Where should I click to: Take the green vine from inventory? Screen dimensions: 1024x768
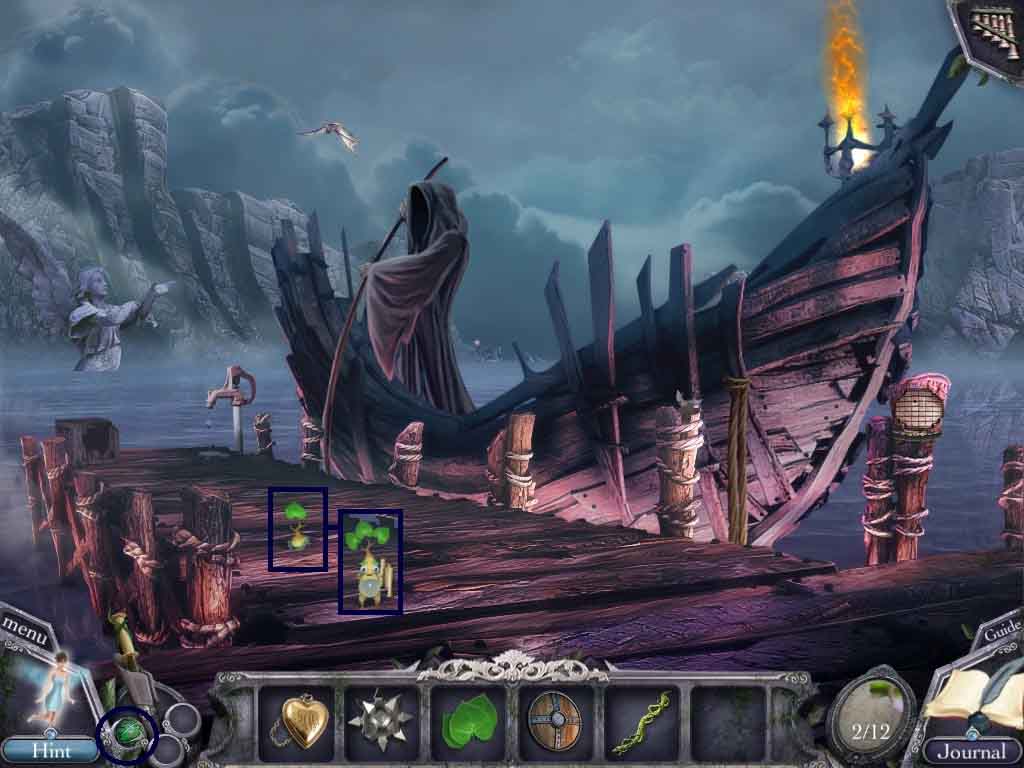639,722
